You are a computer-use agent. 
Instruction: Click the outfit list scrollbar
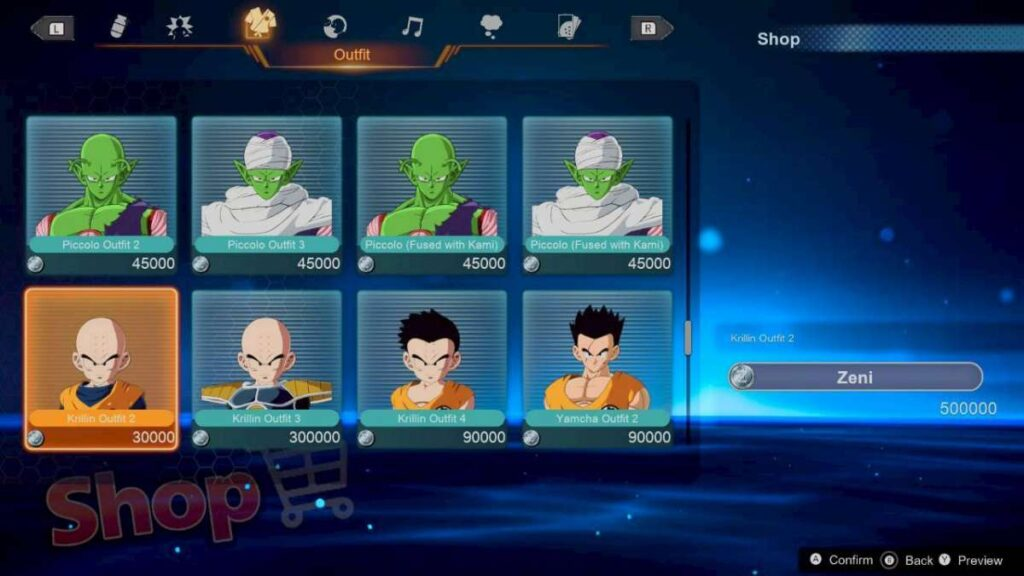tap(688, 338)
